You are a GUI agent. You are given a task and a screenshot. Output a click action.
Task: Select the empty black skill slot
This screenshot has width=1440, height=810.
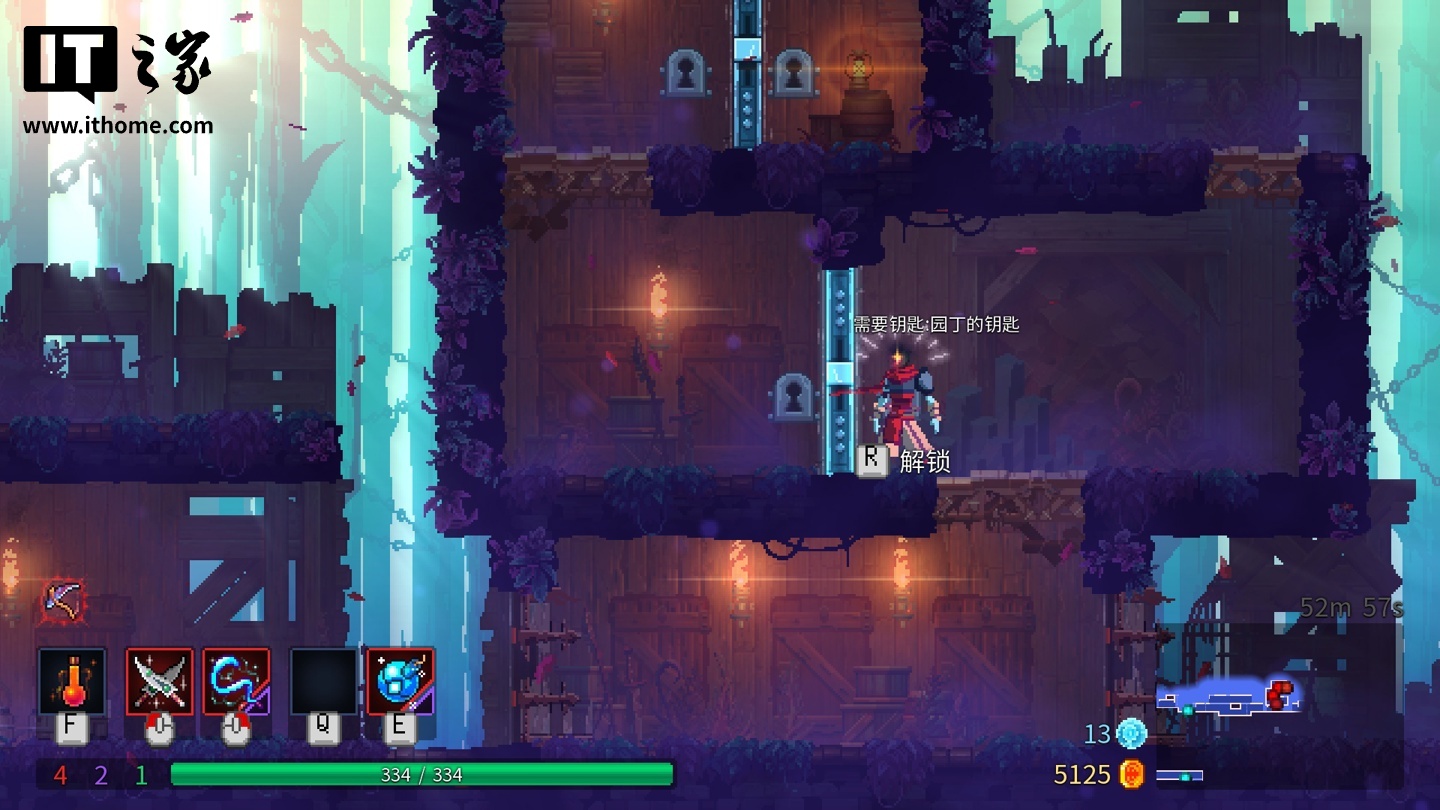coord(323,681)
